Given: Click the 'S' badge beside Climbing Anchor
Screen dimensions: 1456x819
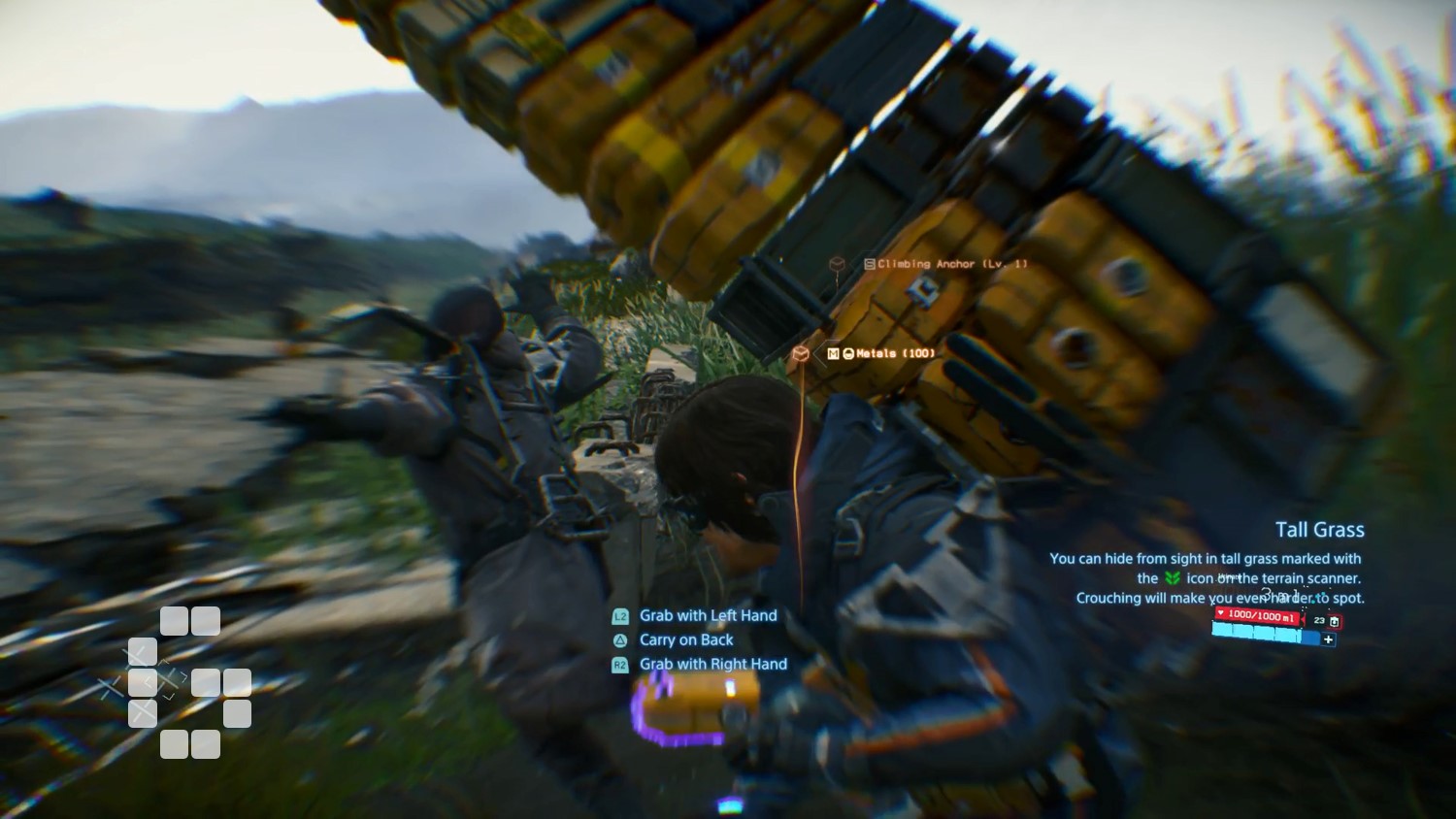Looking at the screenshot, I should 870,263.
